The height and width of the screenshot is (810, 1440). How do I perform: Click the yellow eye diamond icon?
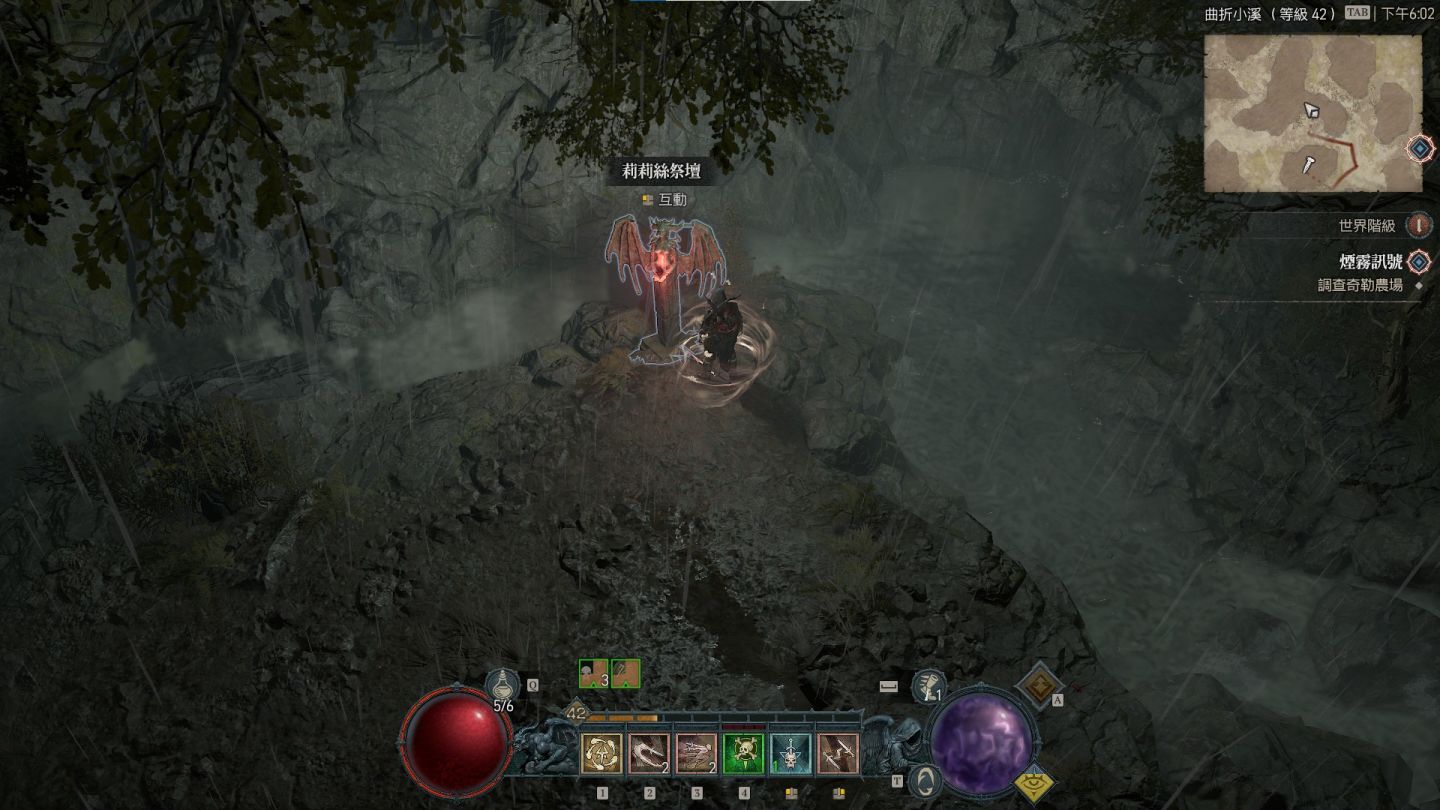click(x=1037, y=783)
